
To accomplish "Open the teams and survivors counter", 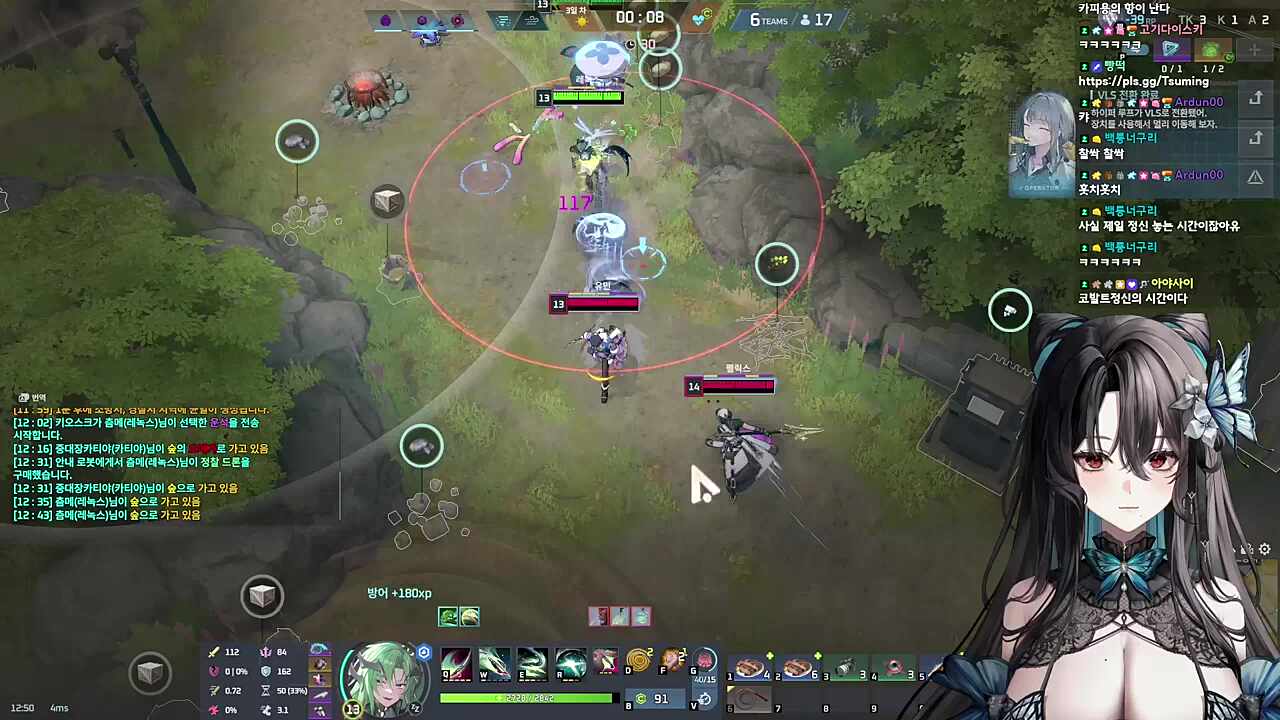I will tap(791, 20).
